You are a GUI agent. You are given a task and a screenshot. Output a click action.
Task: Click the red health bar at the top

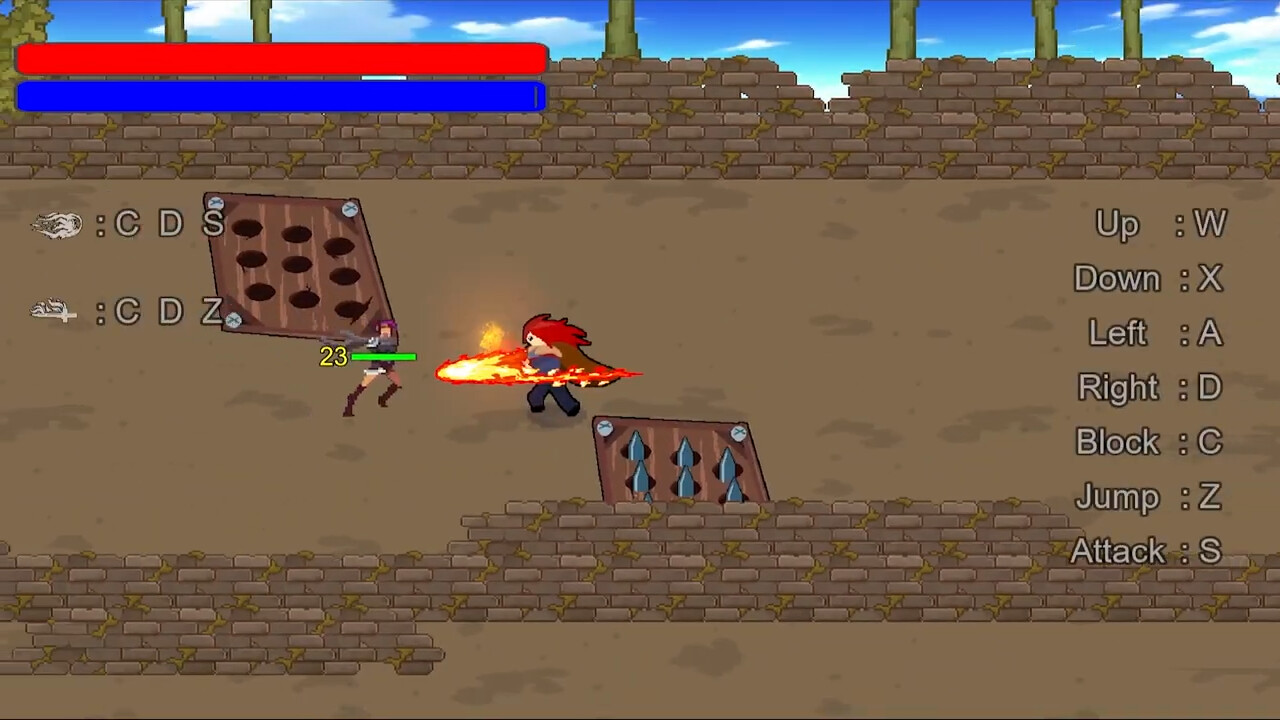pos(280,58)
